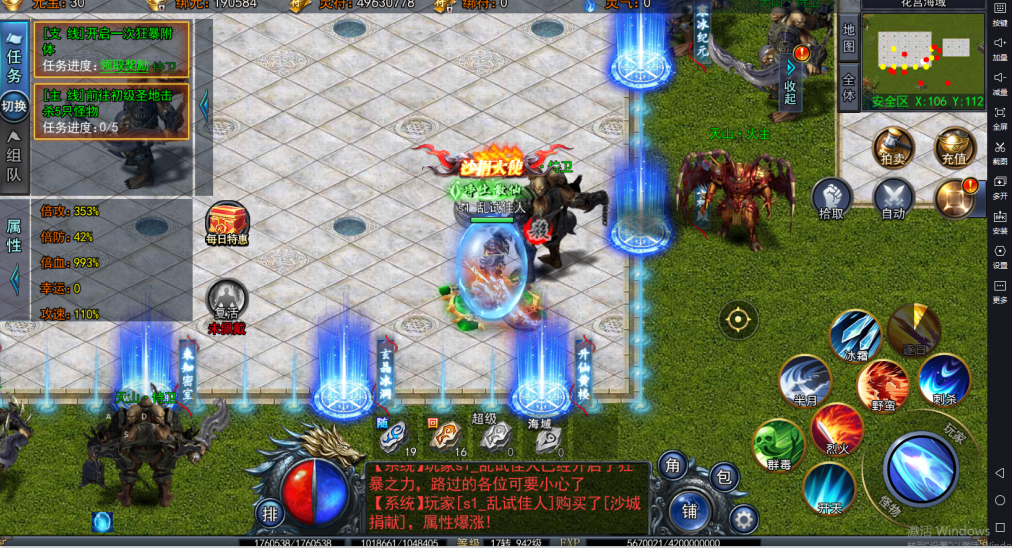Open the 每日特惠 daily deal chest
1012x548 pixels.
[227, 222]
